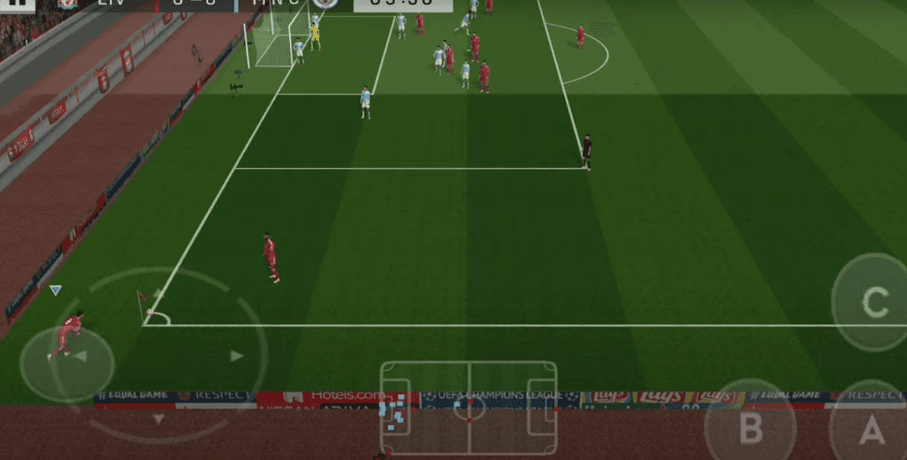Tap the joystick's right arrow
Screen dimensions: 907x460
point(237,355)
